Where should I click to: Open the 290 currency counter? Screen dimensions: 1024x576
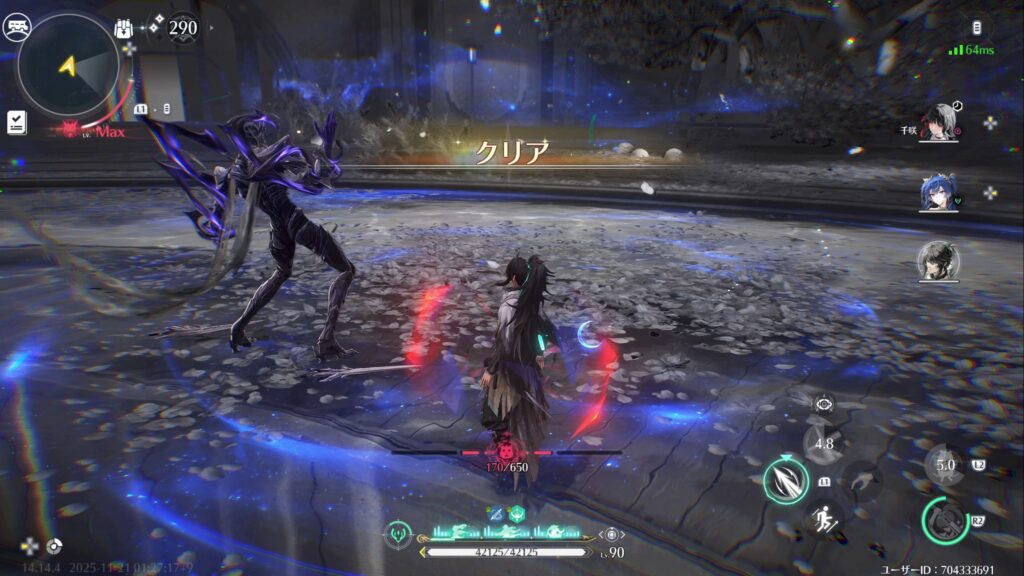(181, 28)
